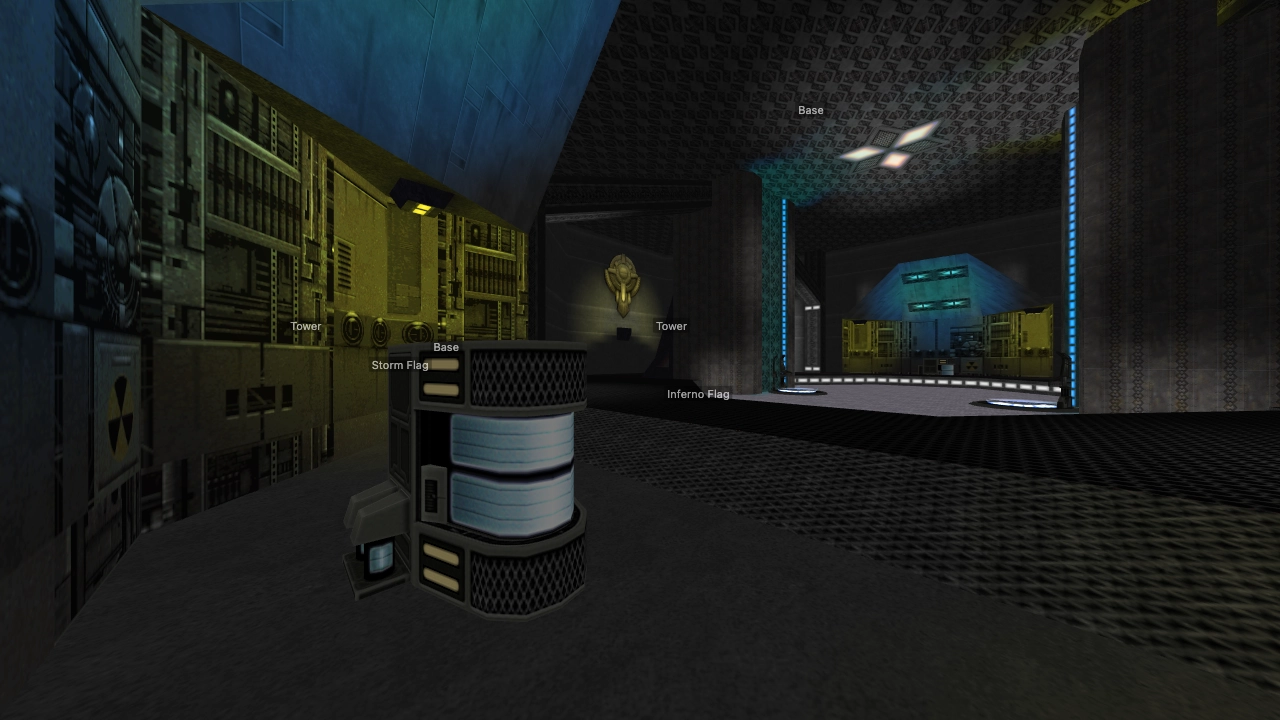Screen dimensions: 1280x720
Task: Click the gold emblem mounted on the wall
Action: point(621,280)
